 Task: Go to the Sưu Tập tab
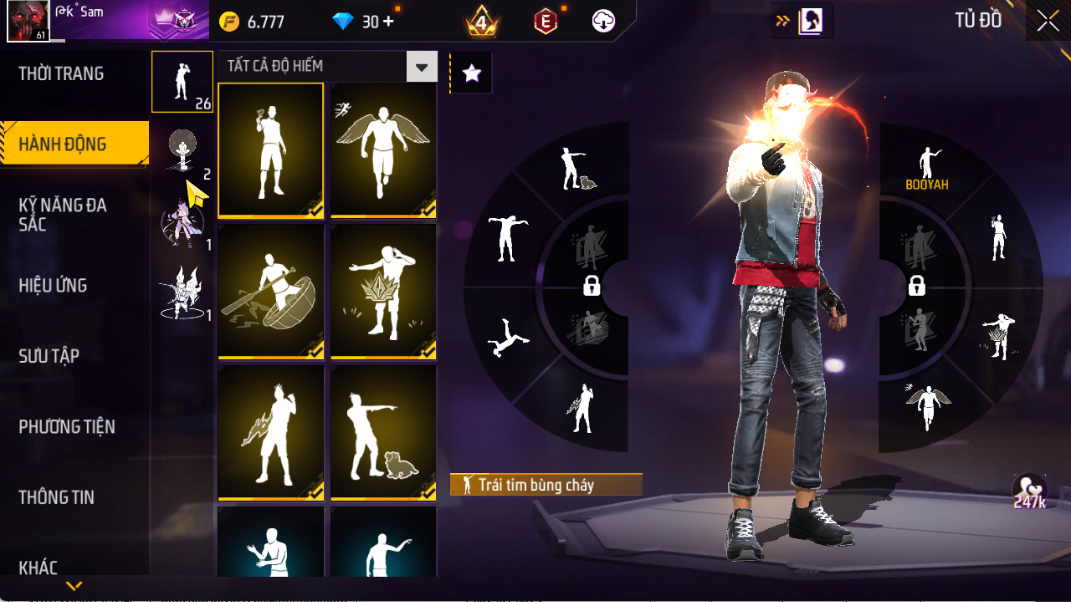pyautogui.click(x=49, y=356)
